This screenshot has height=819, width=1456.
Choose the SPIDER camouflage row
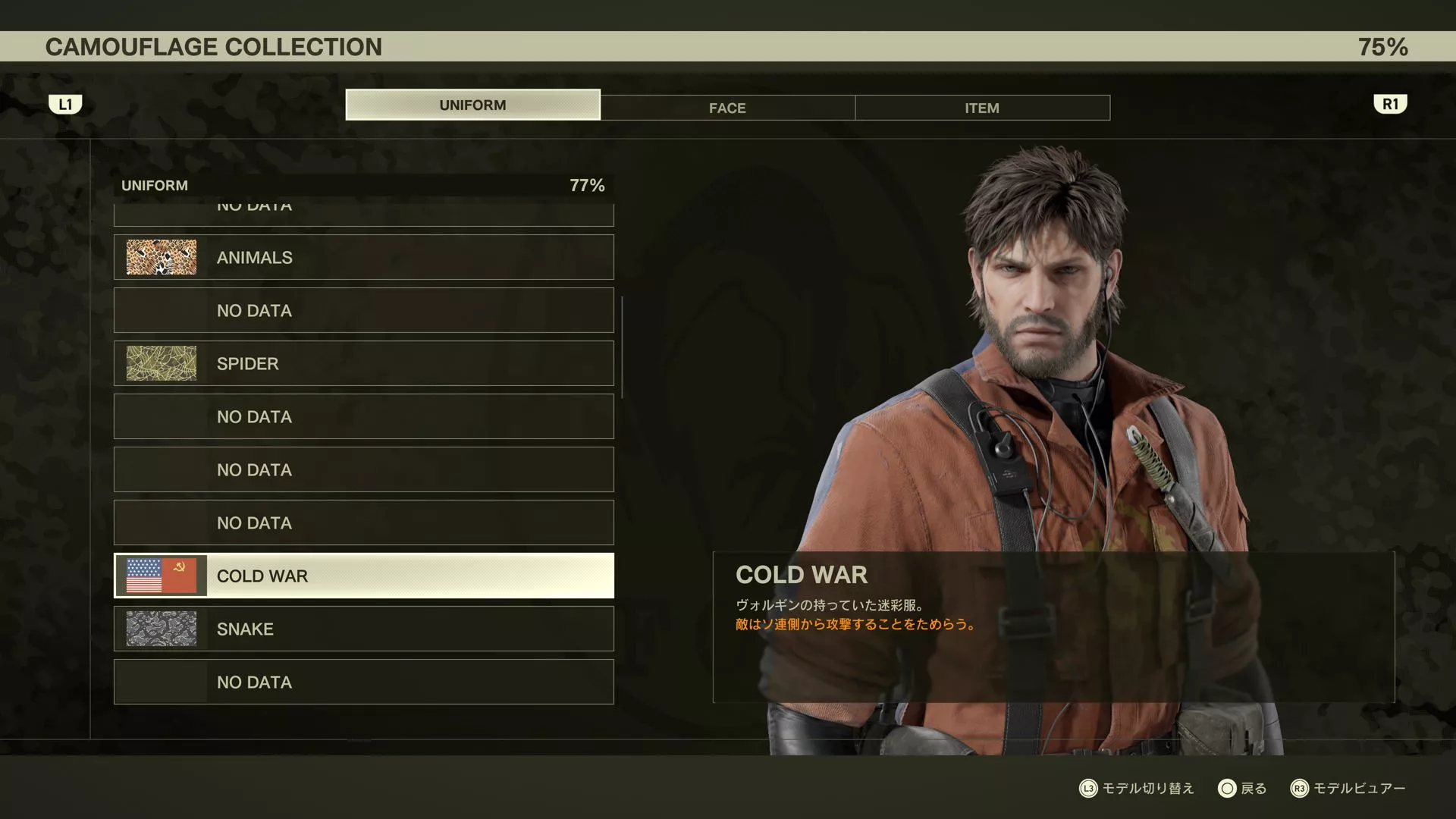coord(364,363)
